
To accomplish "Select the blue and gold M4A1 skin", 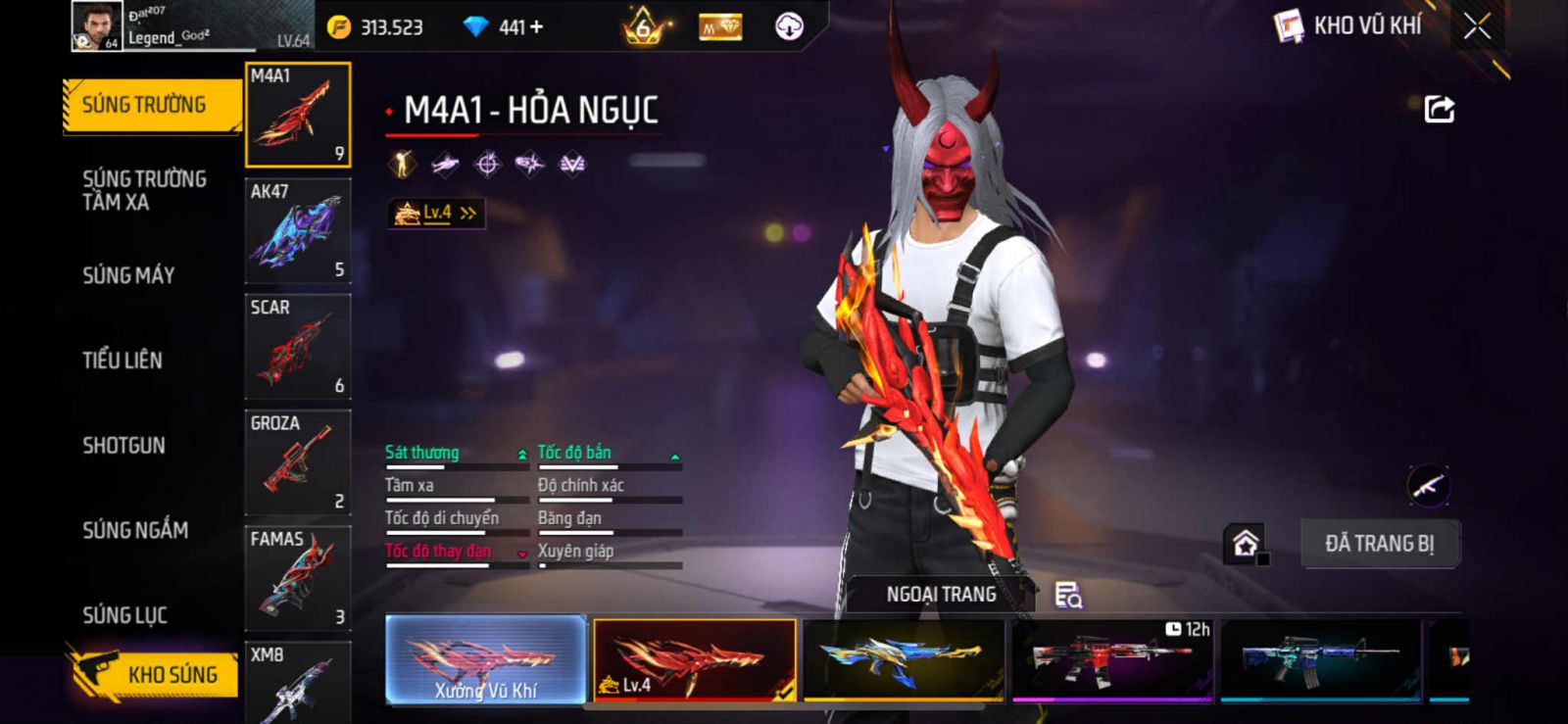I will (904, 659).
